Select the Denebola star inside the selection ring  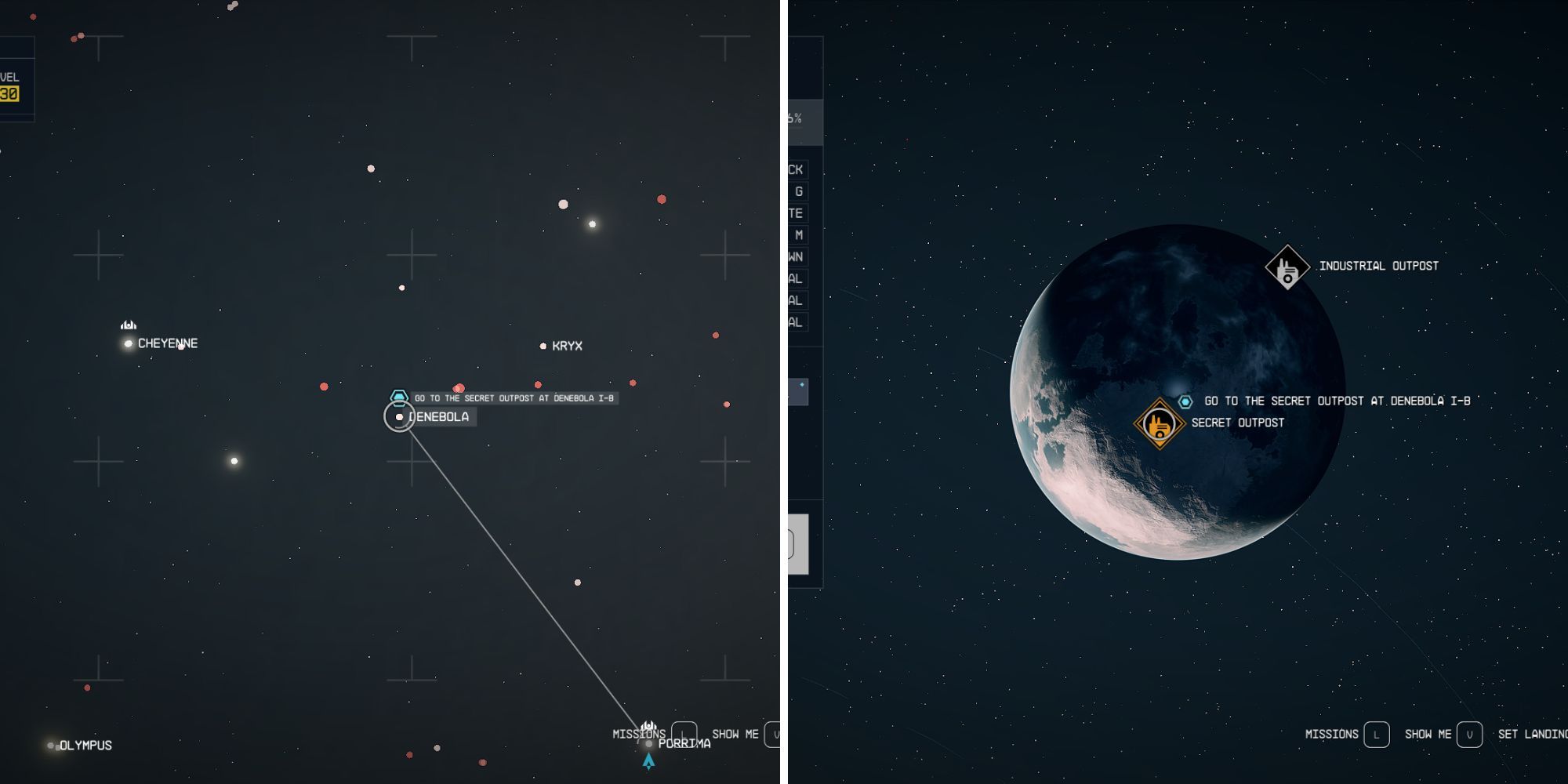399,417
